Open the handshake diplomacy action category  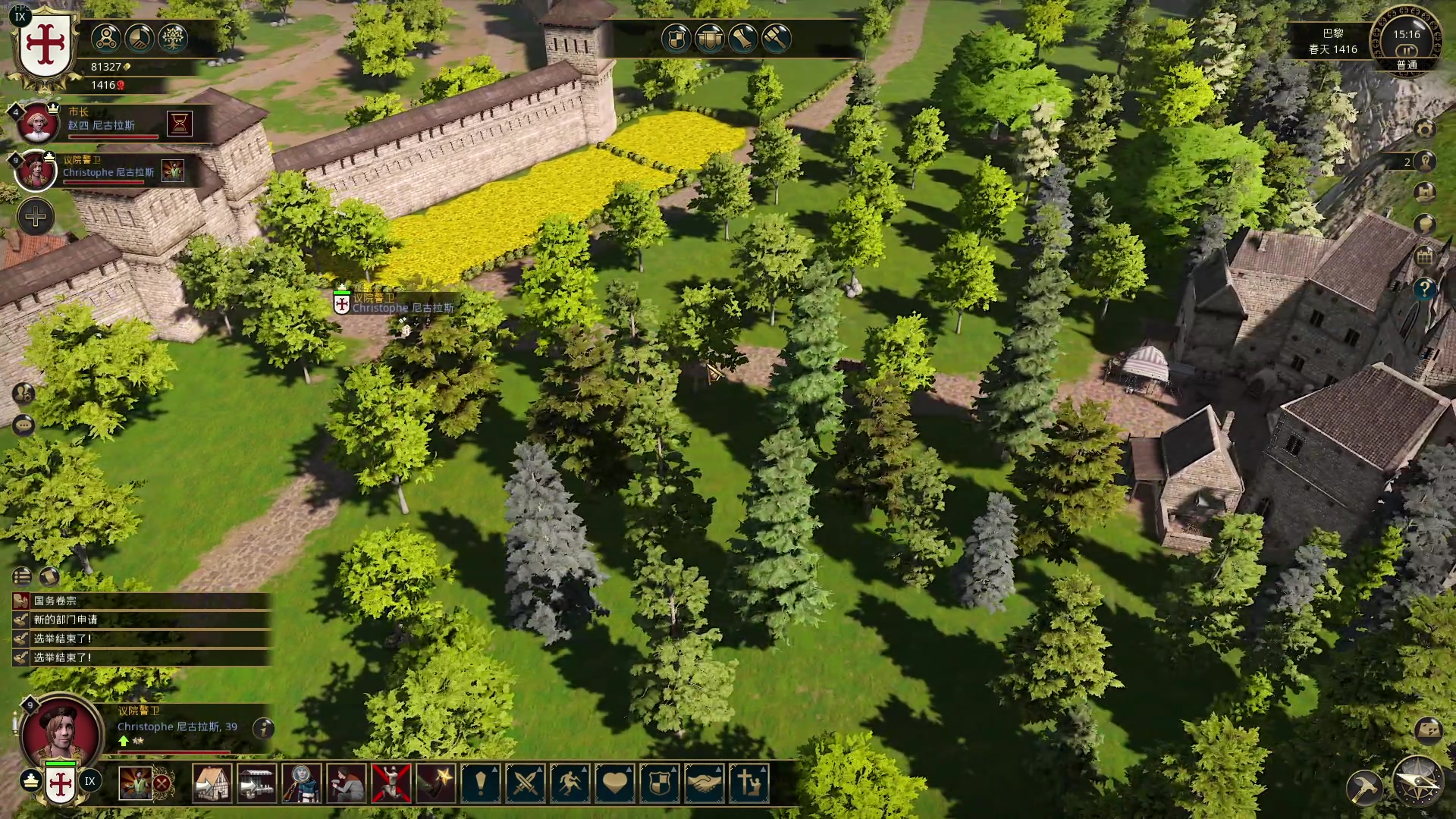(704, 783)
